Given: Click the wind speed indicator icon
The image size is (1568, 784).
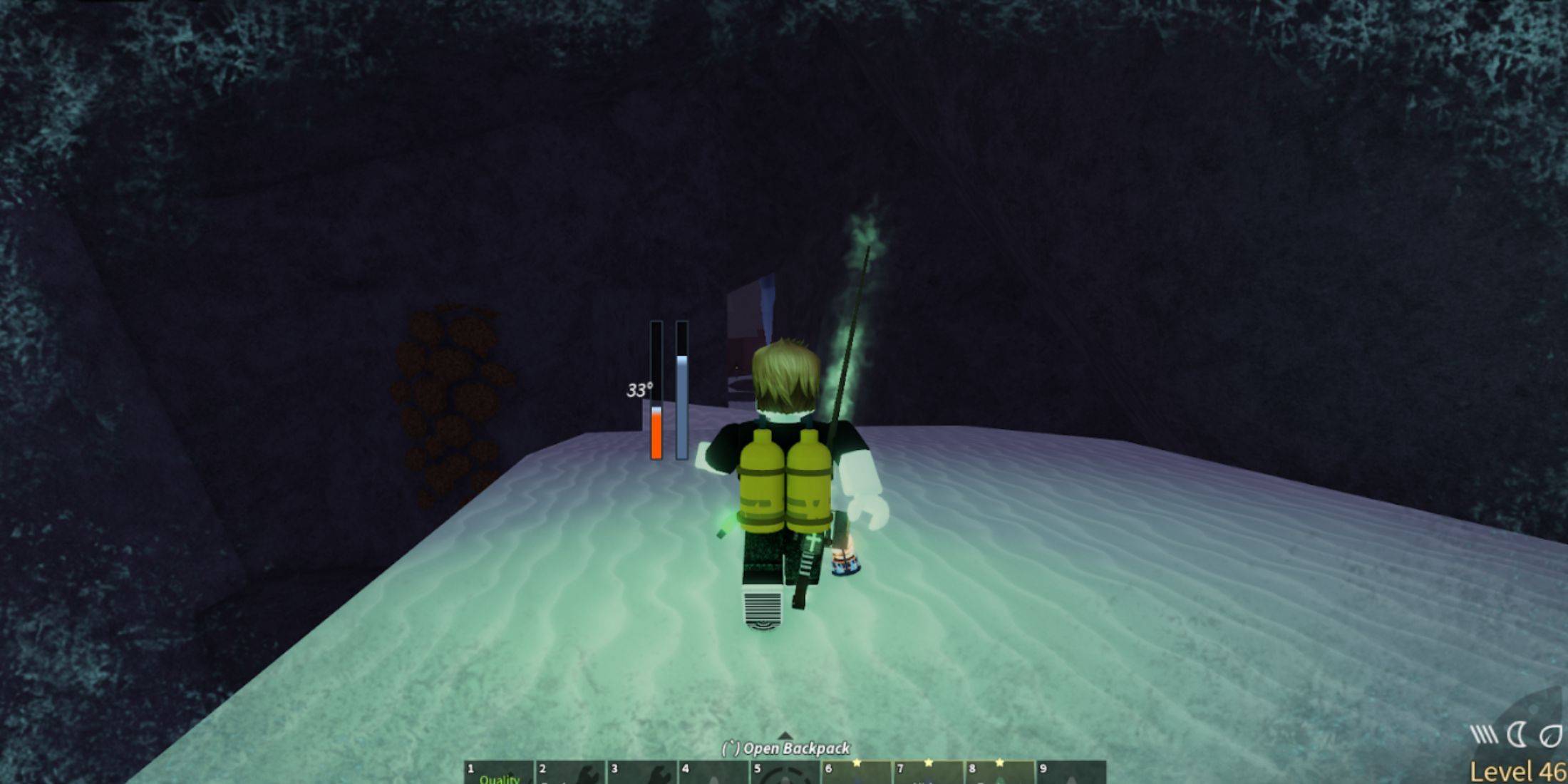Looking at the screenshot, I should [x=1483, y=734].
